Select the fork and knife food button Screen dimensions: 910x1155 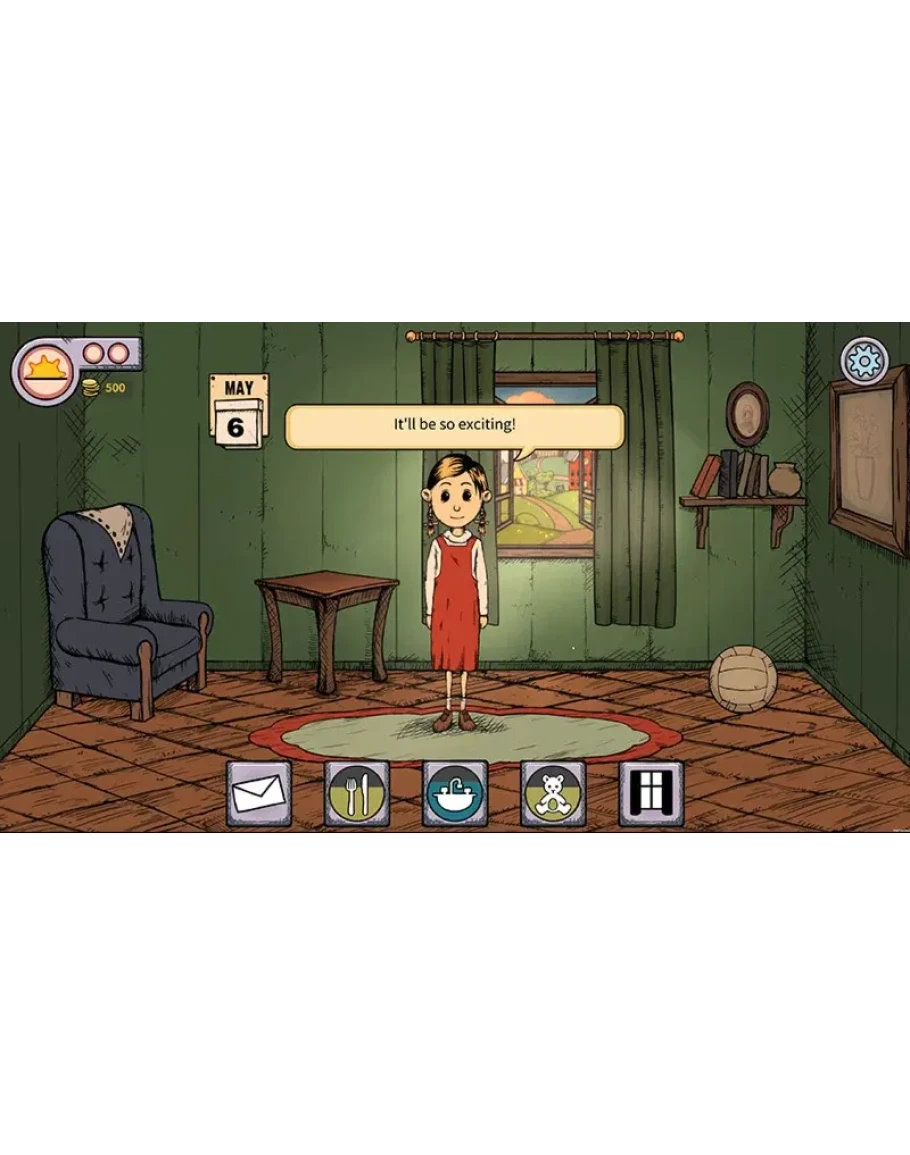coord(357,794)
